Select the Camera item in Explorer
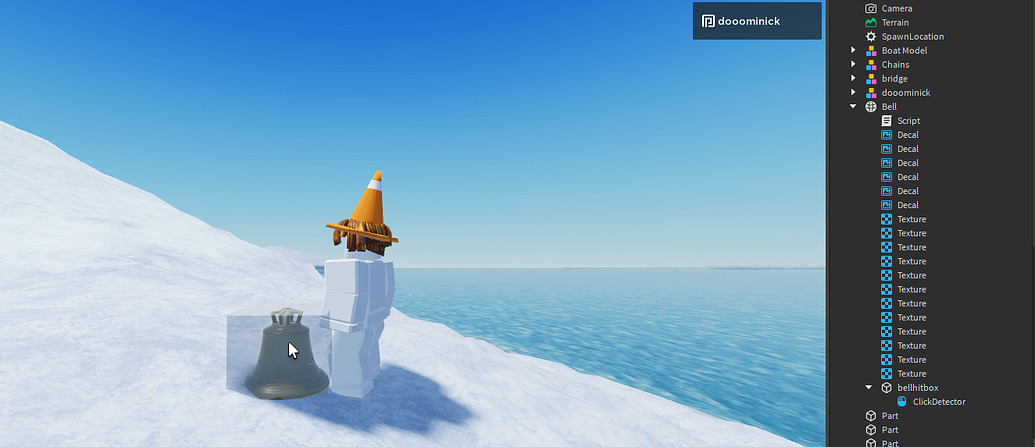 tap(896, 8)
